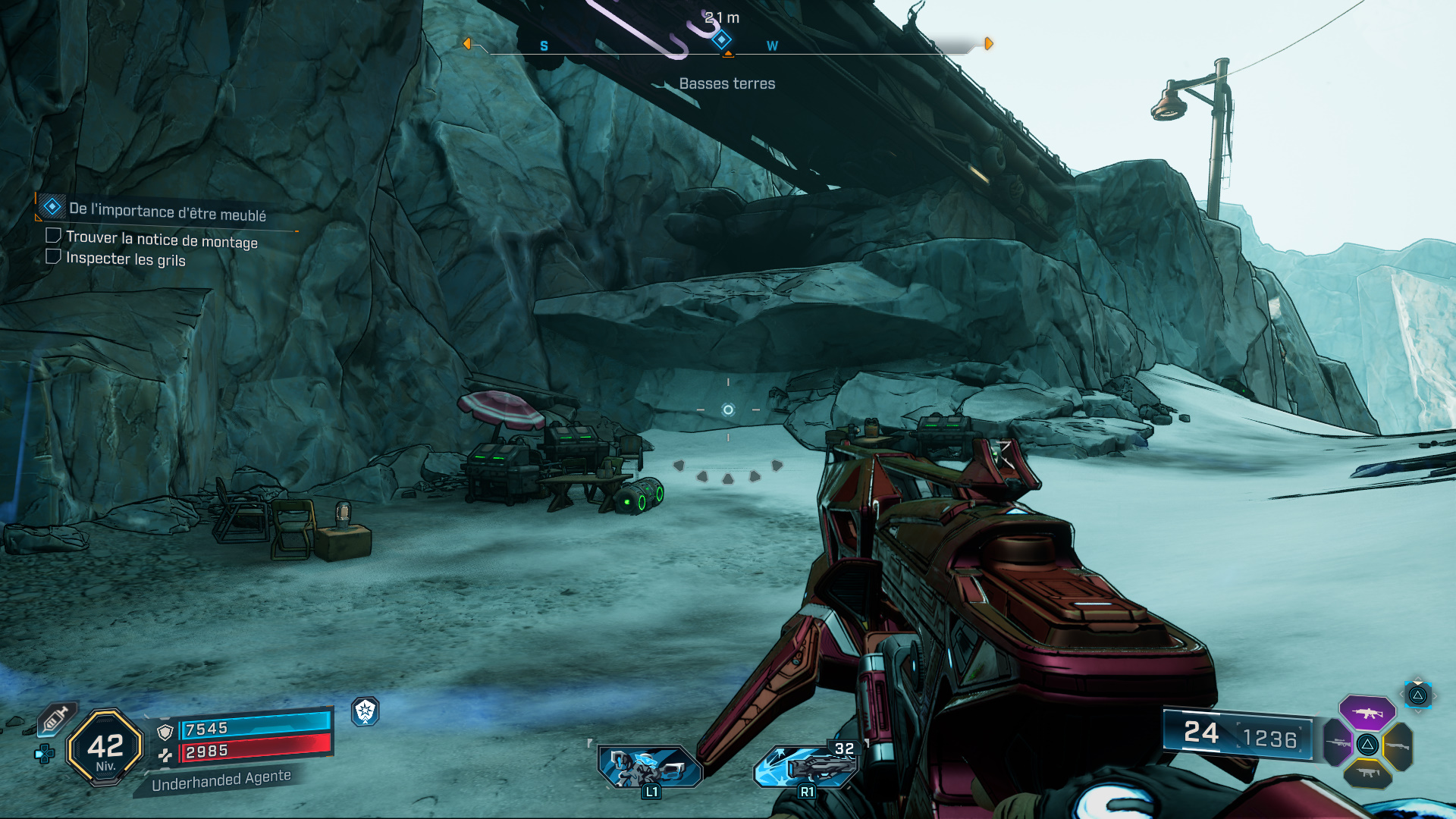Tick the Trouver la notice de montage objective
The height and width of the screenshot is (819, 1456).
(53, 236)
